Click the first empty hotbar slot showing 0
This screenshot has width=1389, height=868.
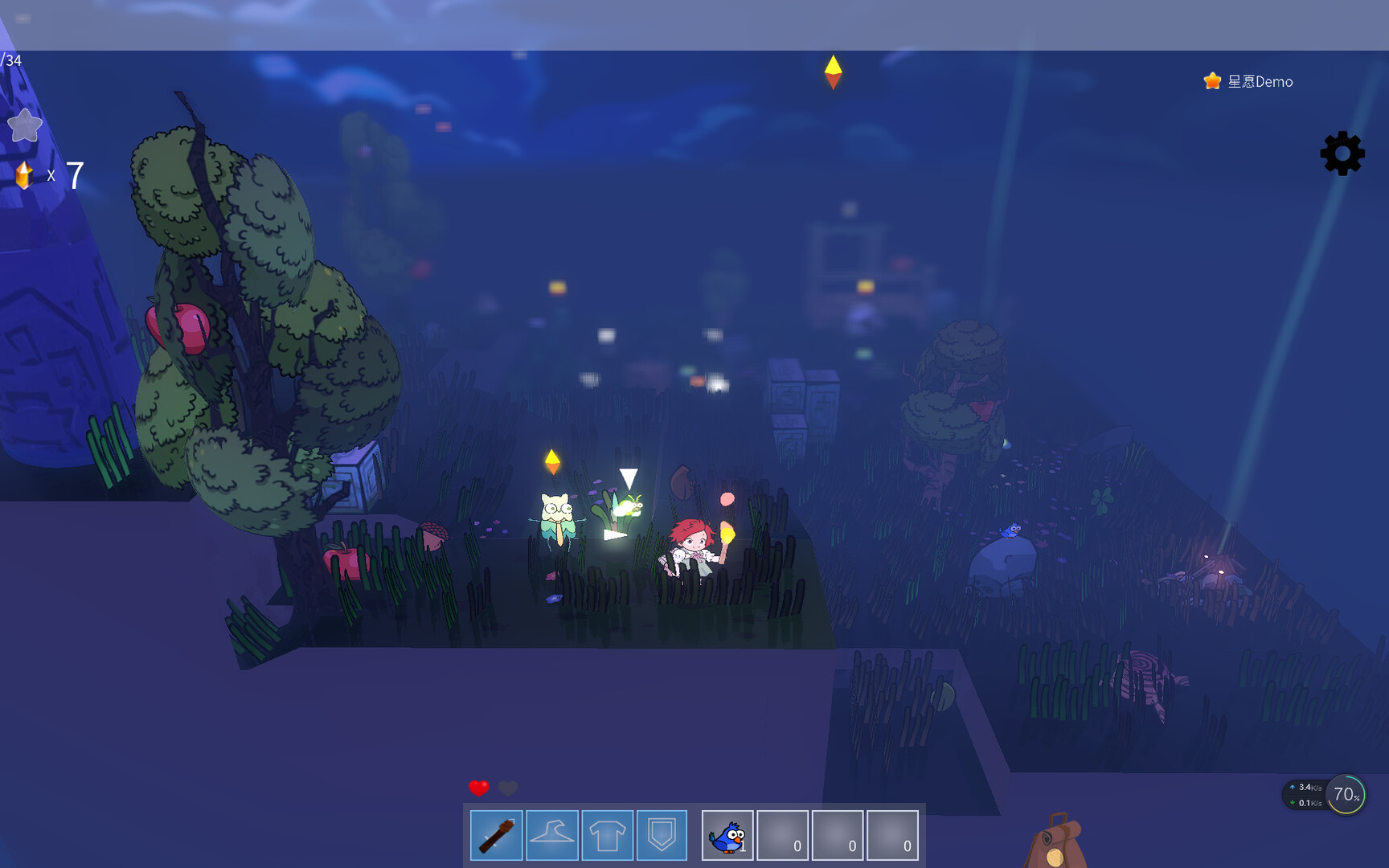click(x=783, y=835)
